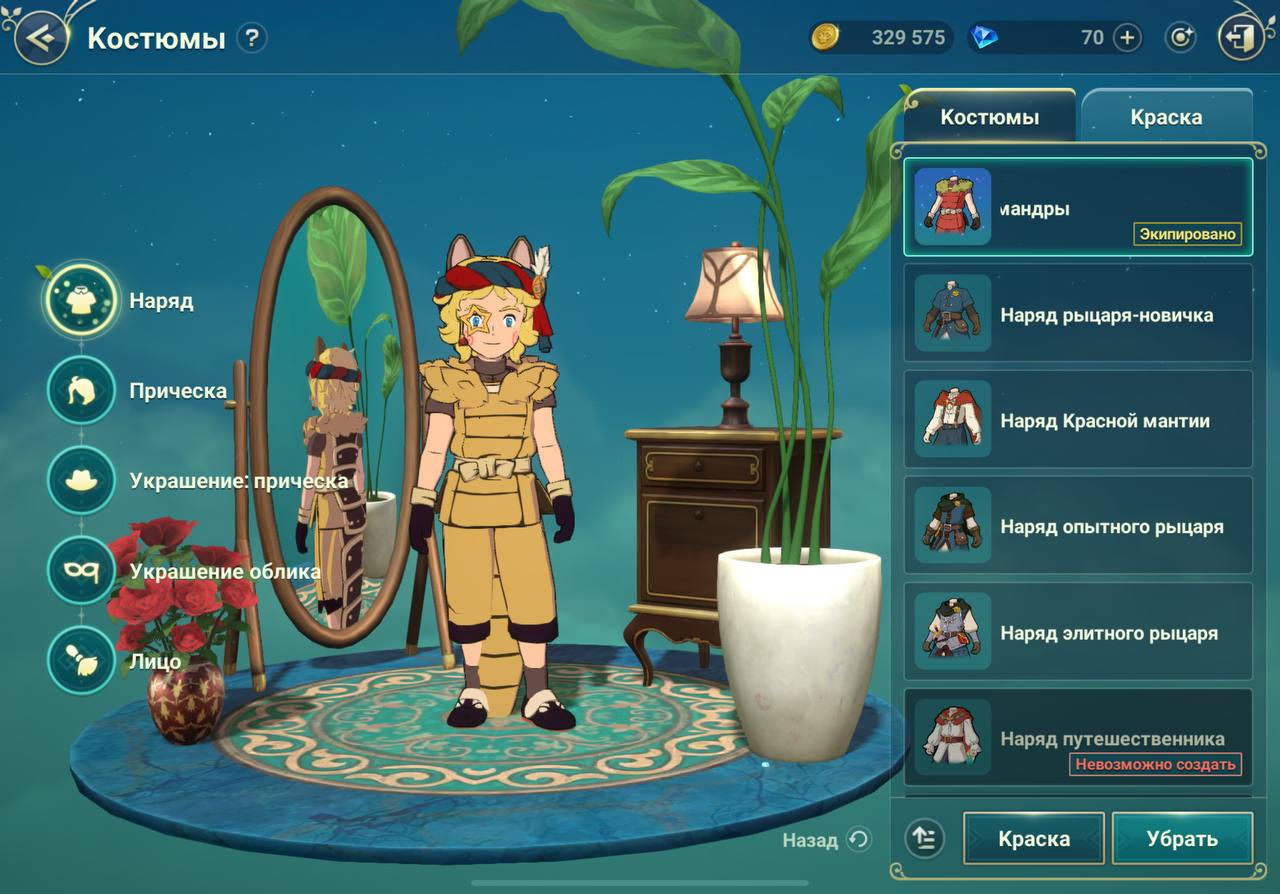
Task: Open Украшение: прическа category
Action: click(81, 480)
